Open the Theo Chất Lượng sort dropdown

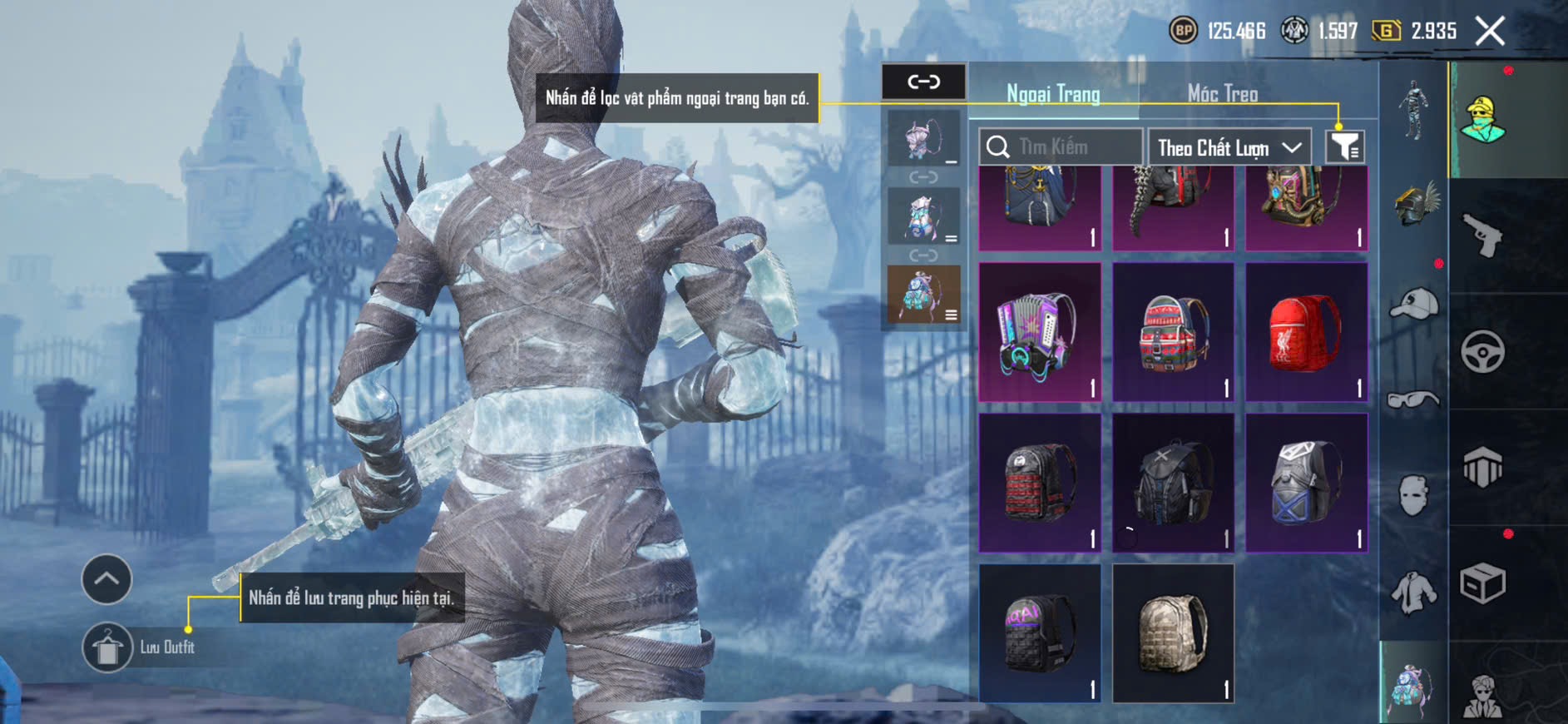(1229, 147)
